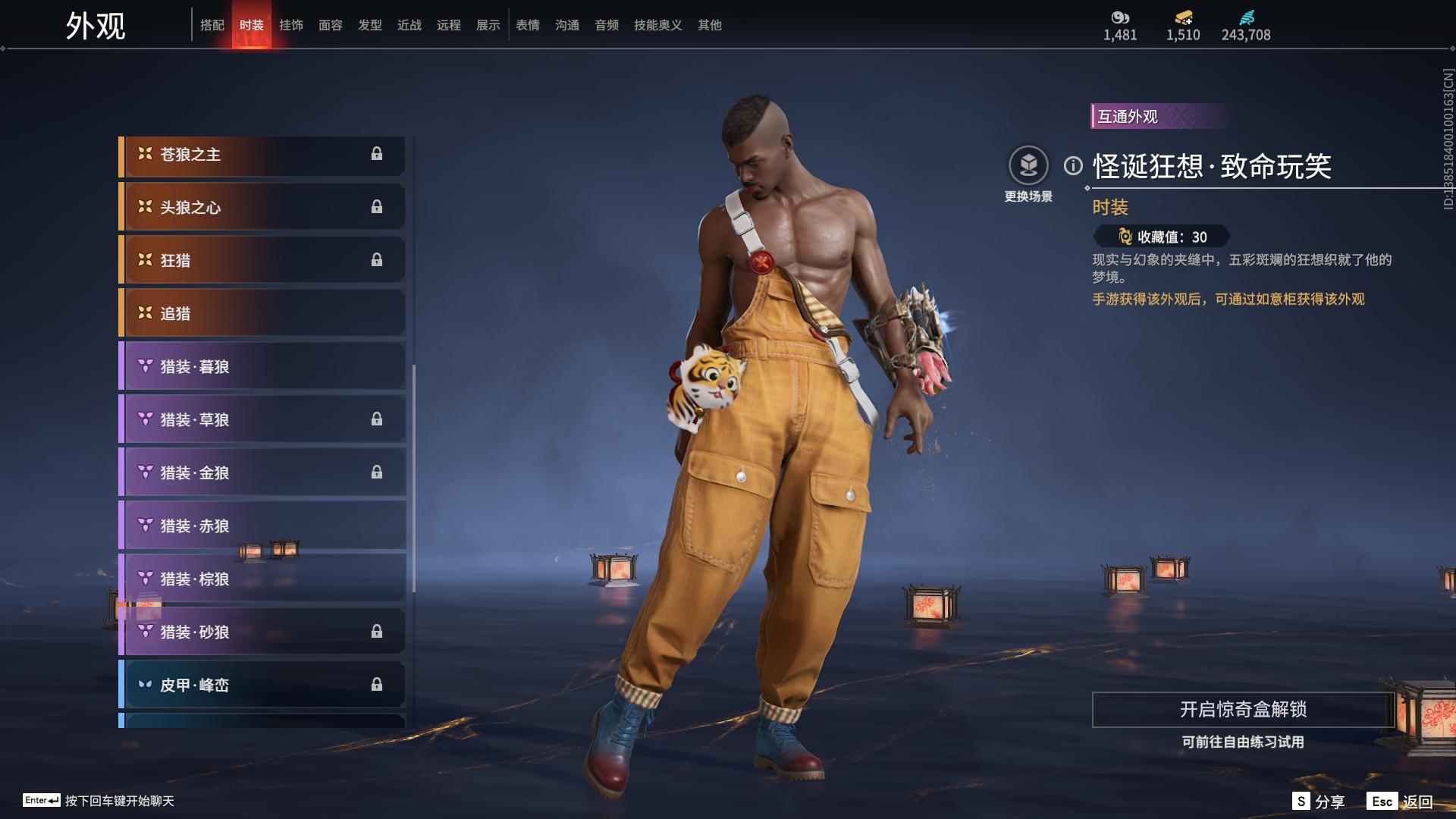The image size is (1456, 819).
Task: Click the wolf emblem icon on 追猎 entry
Action: point(144,312)
